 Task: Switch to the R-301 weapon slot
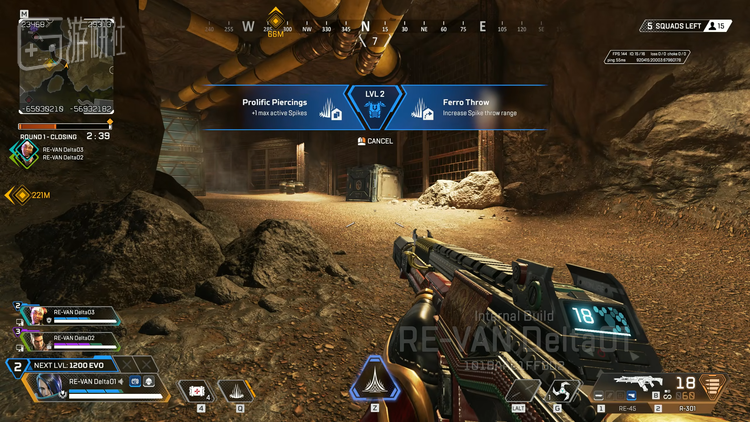(x=687, y=408)
